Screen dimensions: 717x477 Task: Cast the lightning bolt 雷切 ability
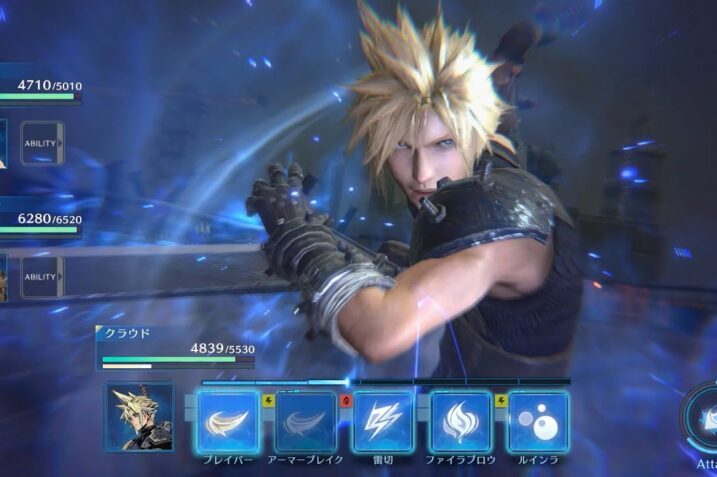pyautogui.click(x=383, y=420)
